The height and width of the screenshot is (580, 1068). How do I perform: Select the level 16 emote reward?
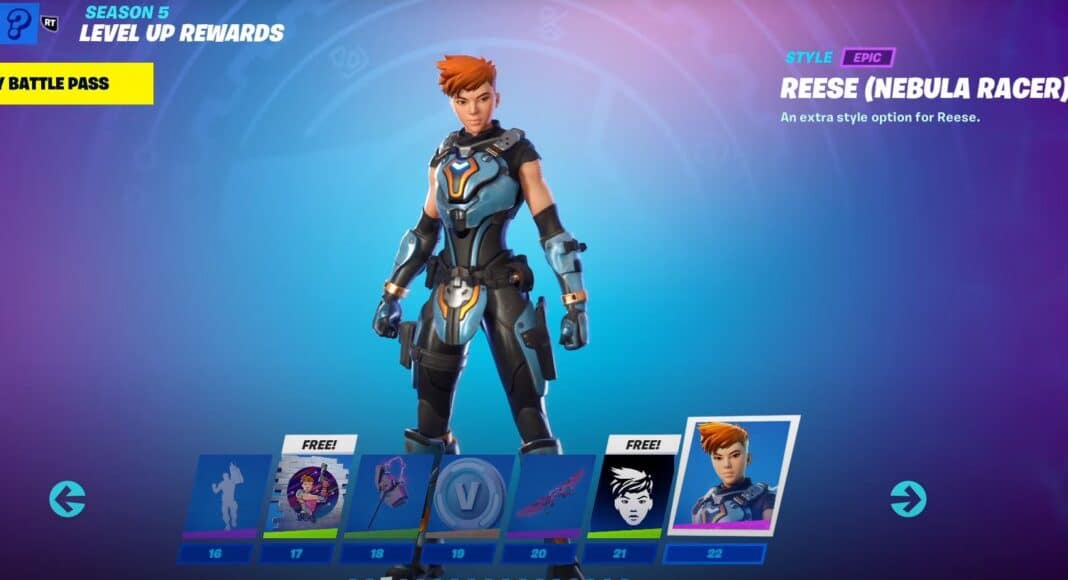click(228, 493)
